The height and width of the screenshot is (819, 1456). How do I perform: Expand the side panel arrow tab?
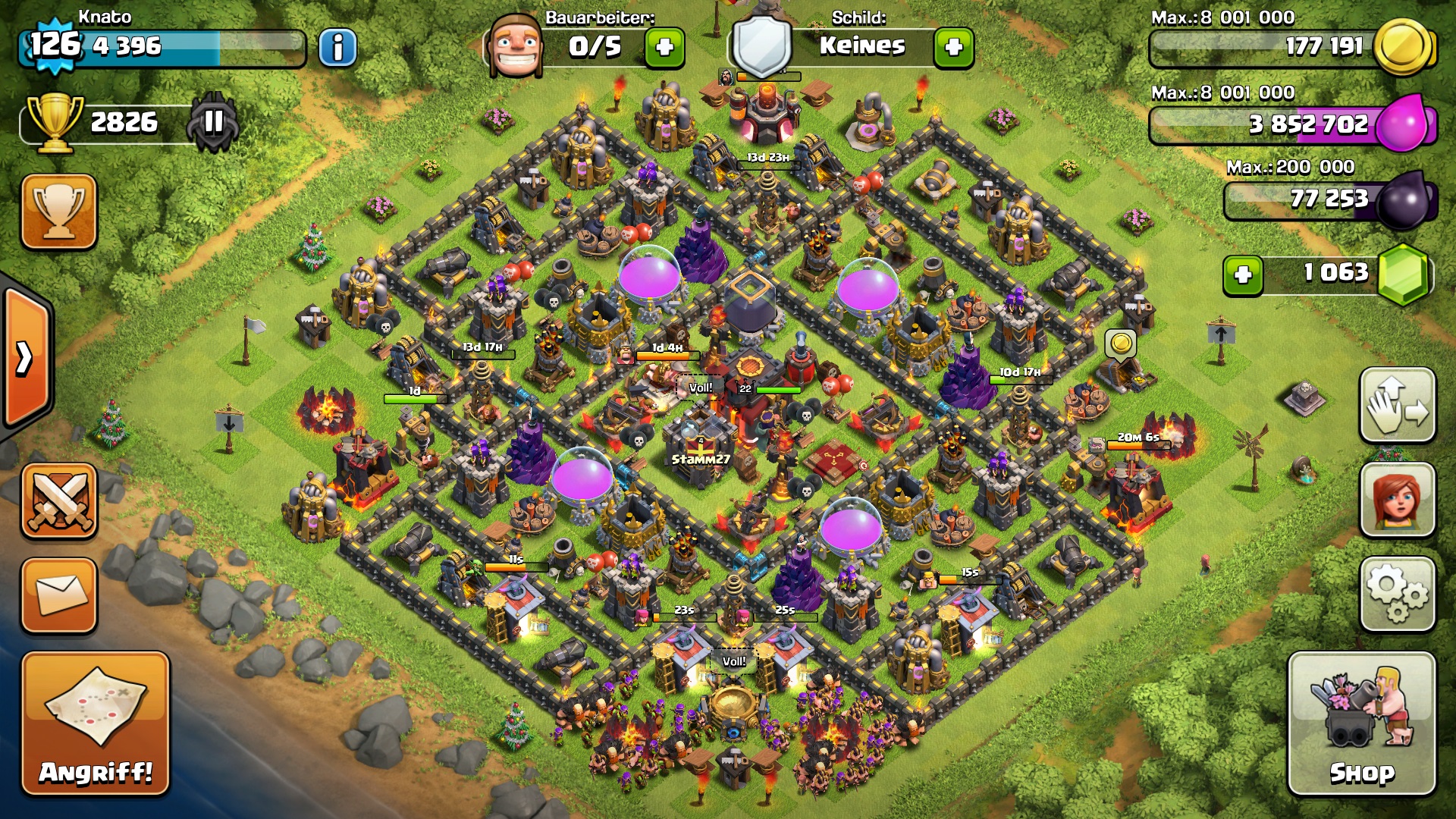(x=26, y=358)
